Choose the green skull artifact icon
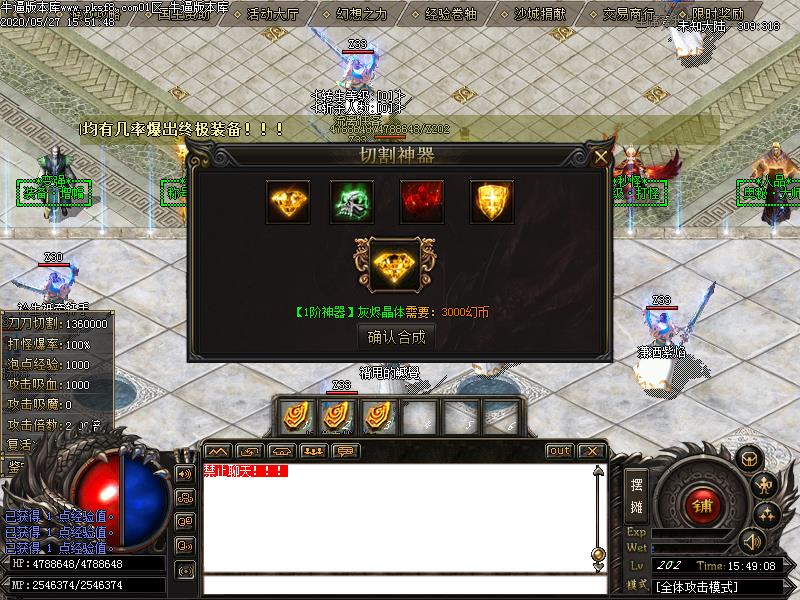 click(352, 202)
